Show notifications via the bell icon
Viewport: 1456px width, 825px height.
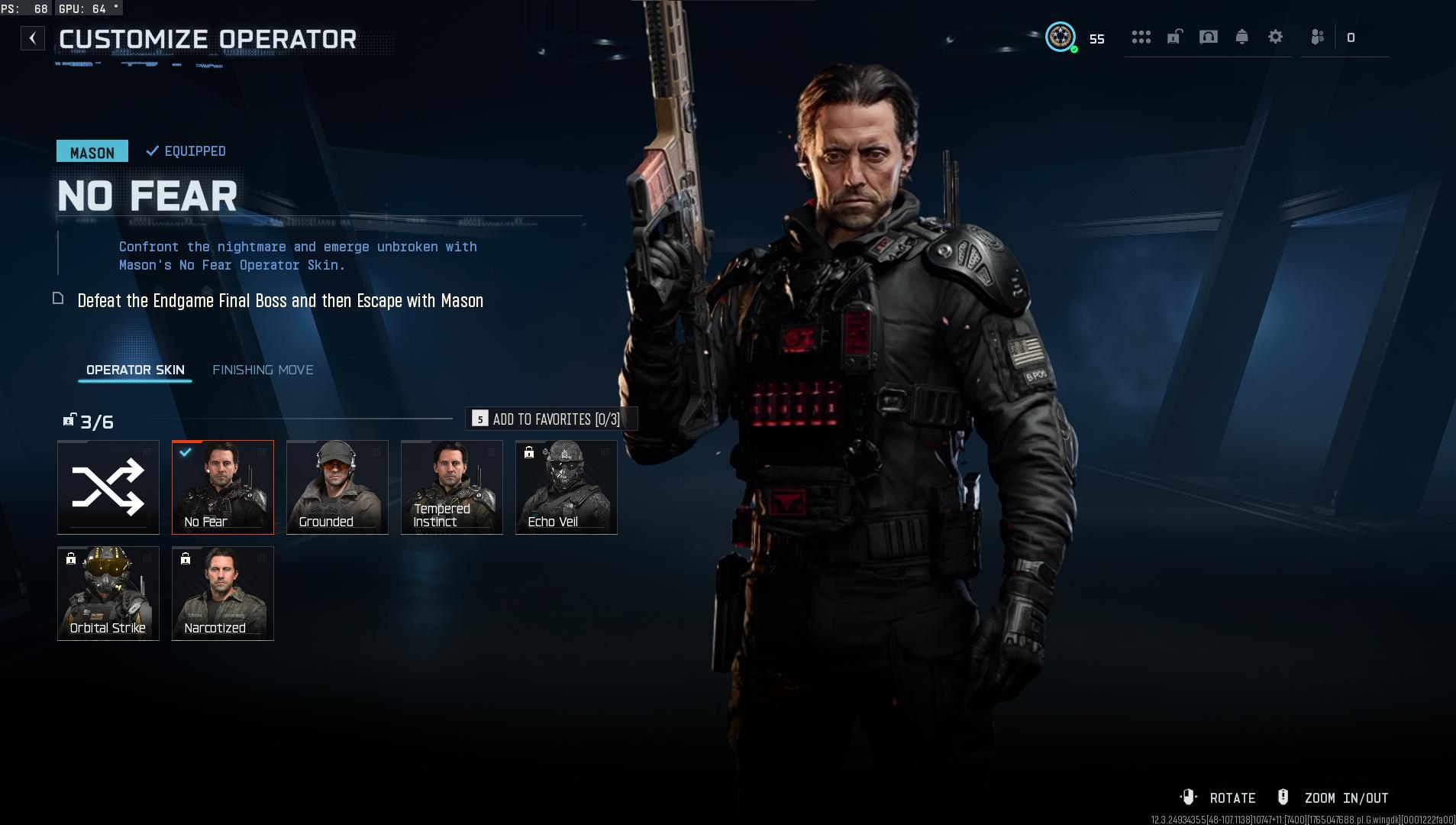[x=1241, y=37]
